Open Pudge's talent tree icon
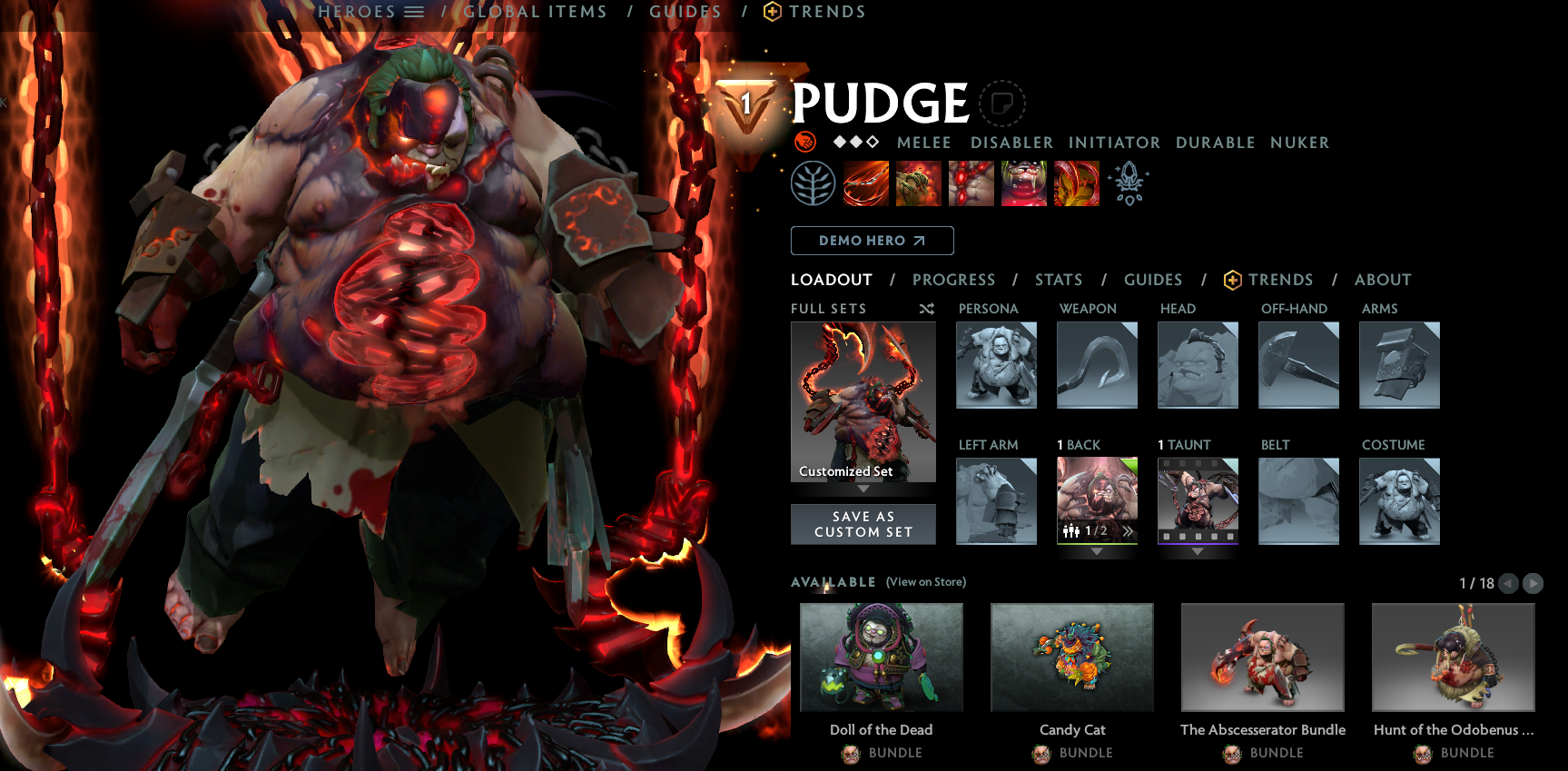 pos(814,183)
